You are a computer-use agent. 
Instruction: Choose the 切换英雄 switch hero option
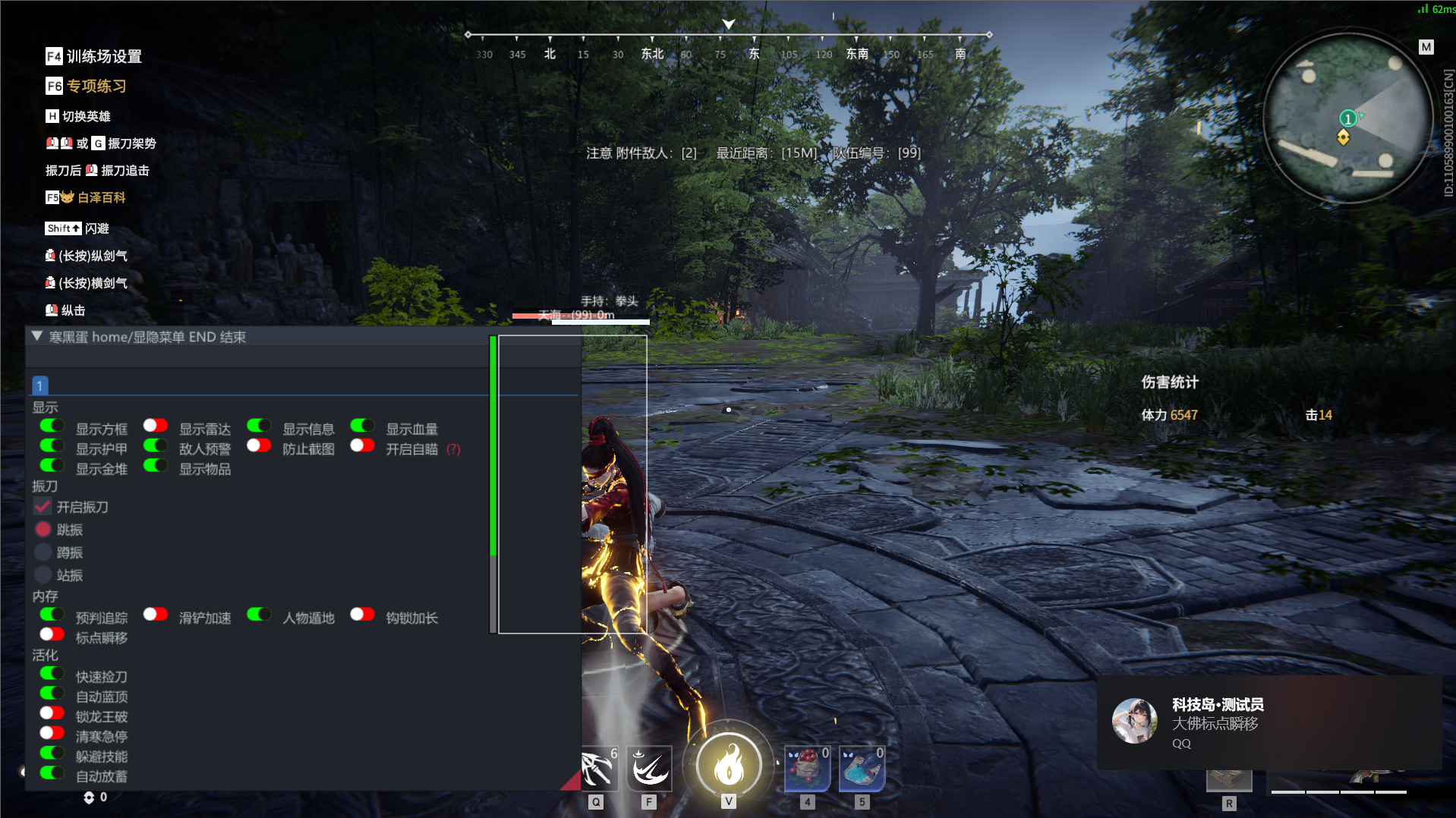78,116
